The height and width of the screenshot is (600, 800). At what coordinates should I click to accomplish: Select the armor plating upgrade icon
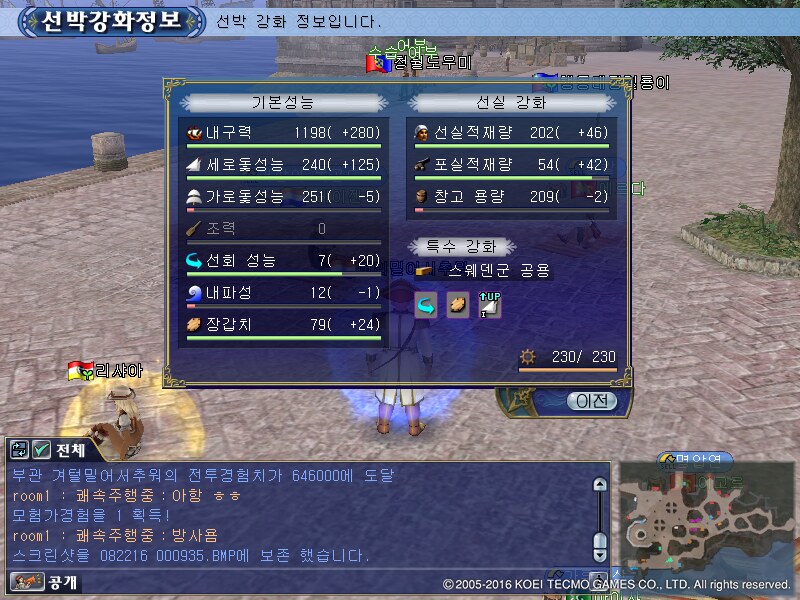457,305
